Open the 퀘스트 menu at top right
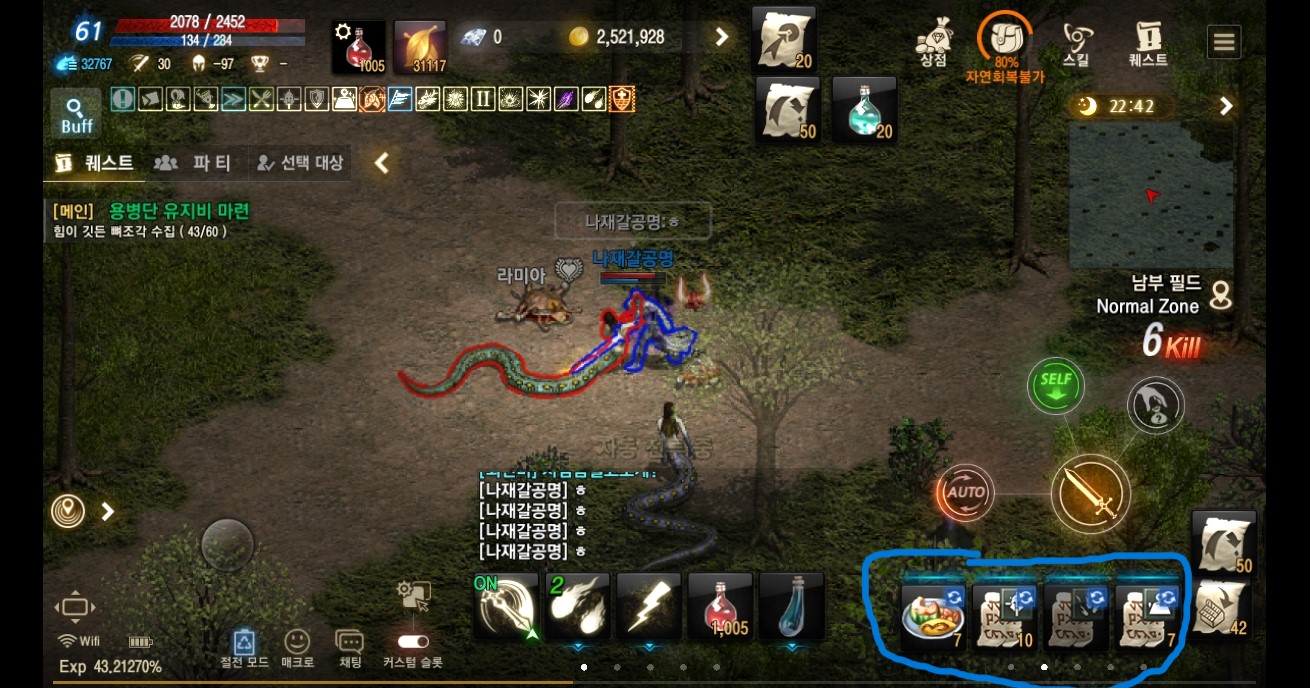The width and height of the screenshot is (1310, 688). [1148, 44]
